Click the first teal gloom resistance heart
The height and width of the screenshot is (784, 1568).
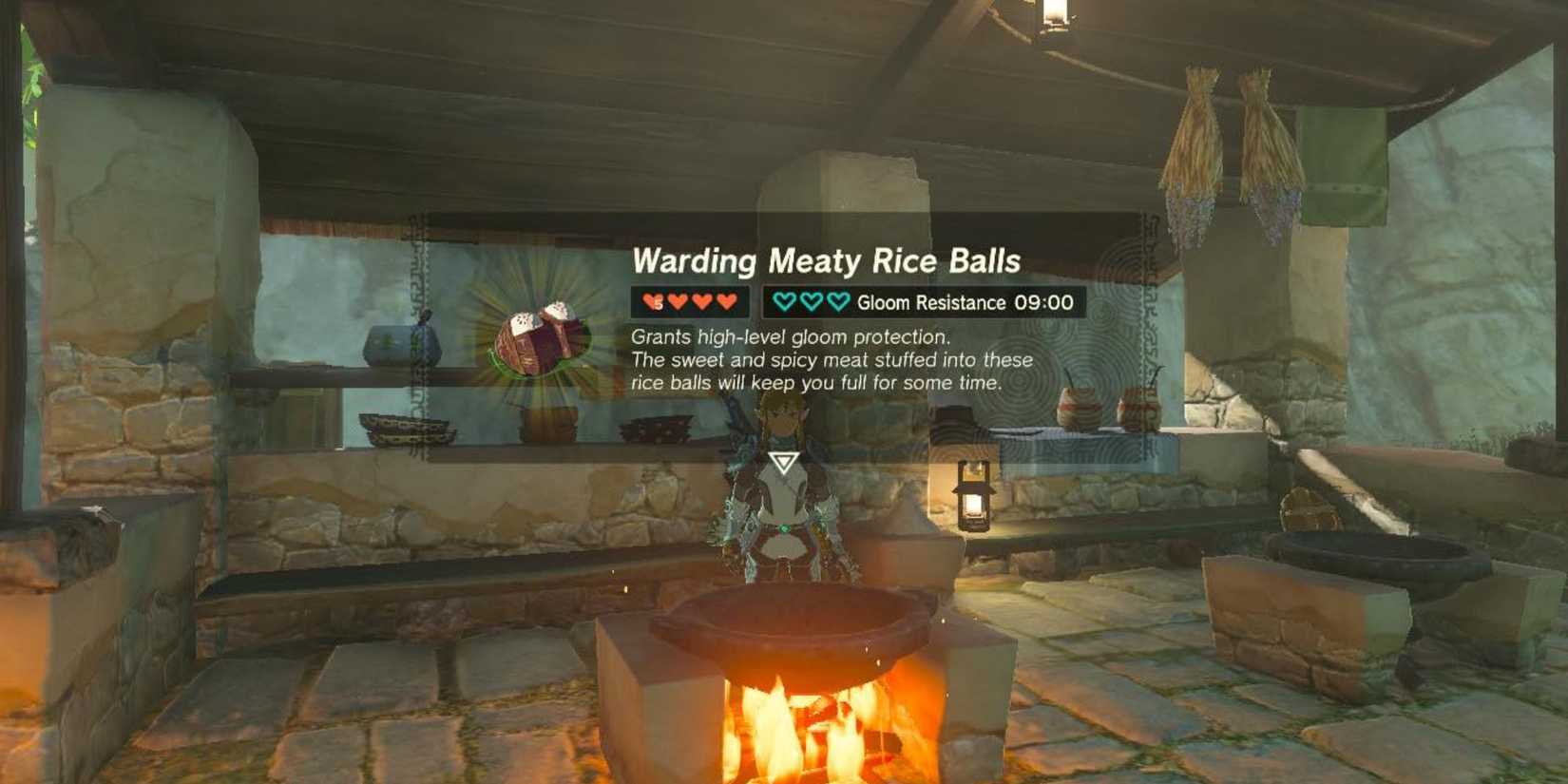coord(784,302)
